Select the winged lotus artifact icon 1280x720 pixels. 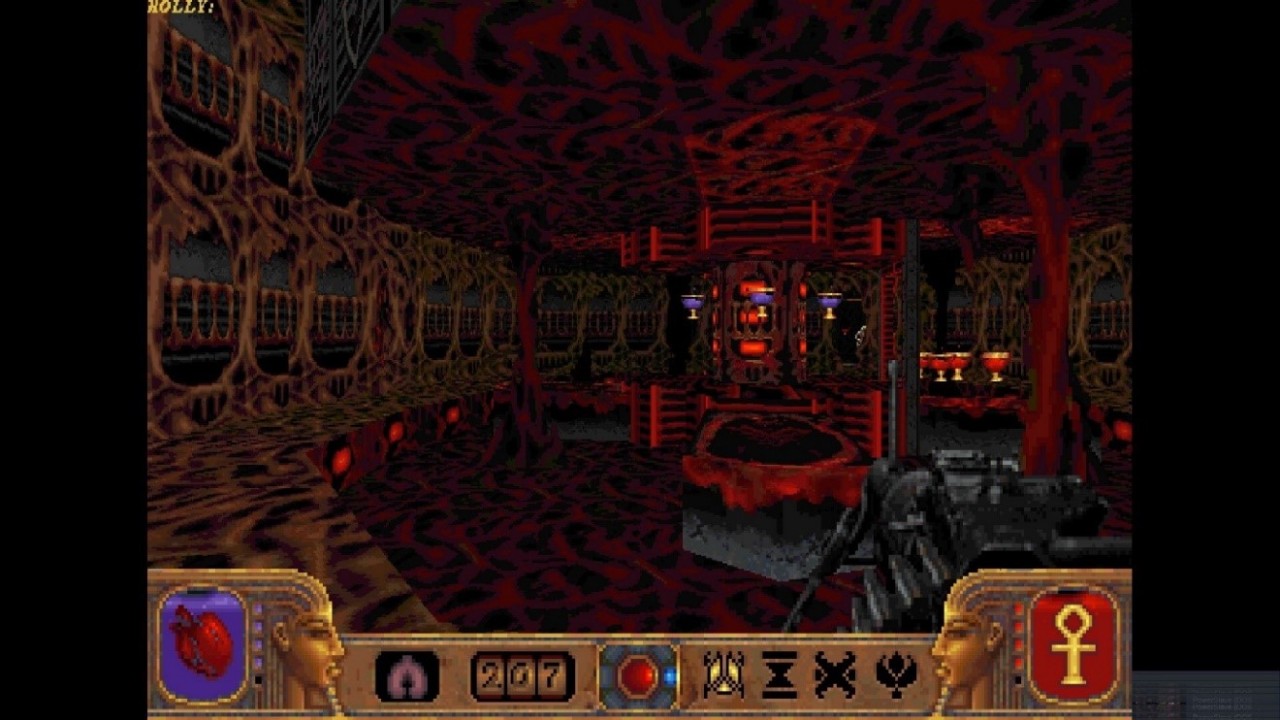tap(896, 675)
